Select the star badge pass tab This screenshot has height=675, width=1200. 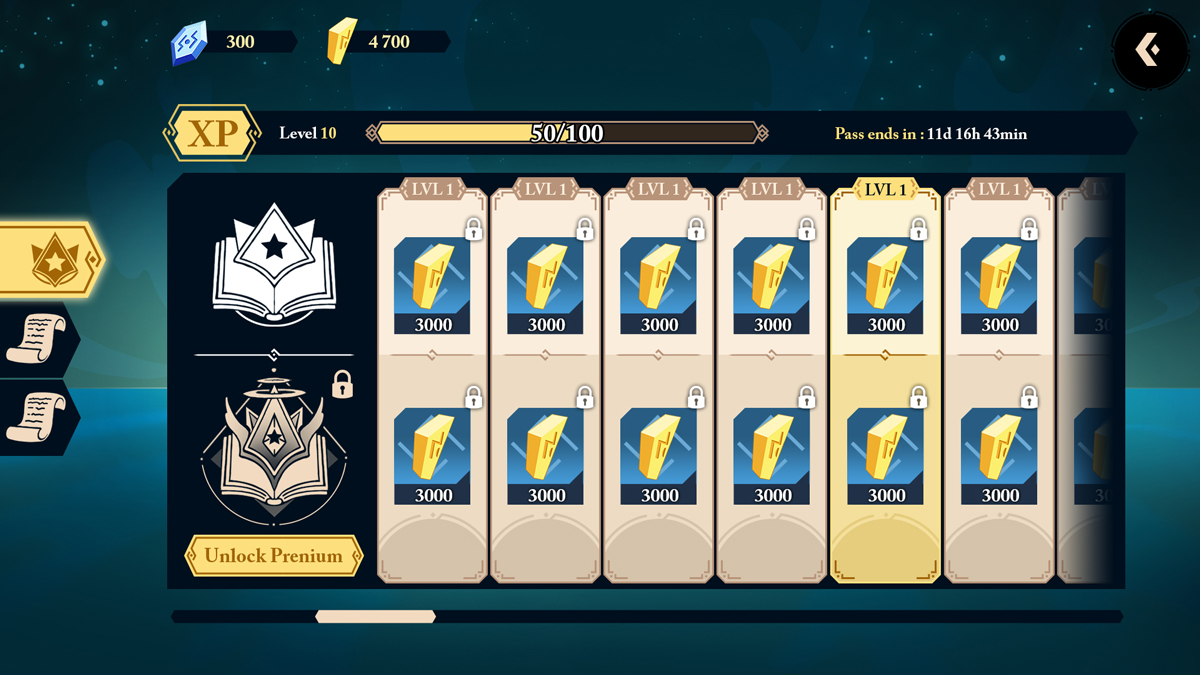coord(50,260)
